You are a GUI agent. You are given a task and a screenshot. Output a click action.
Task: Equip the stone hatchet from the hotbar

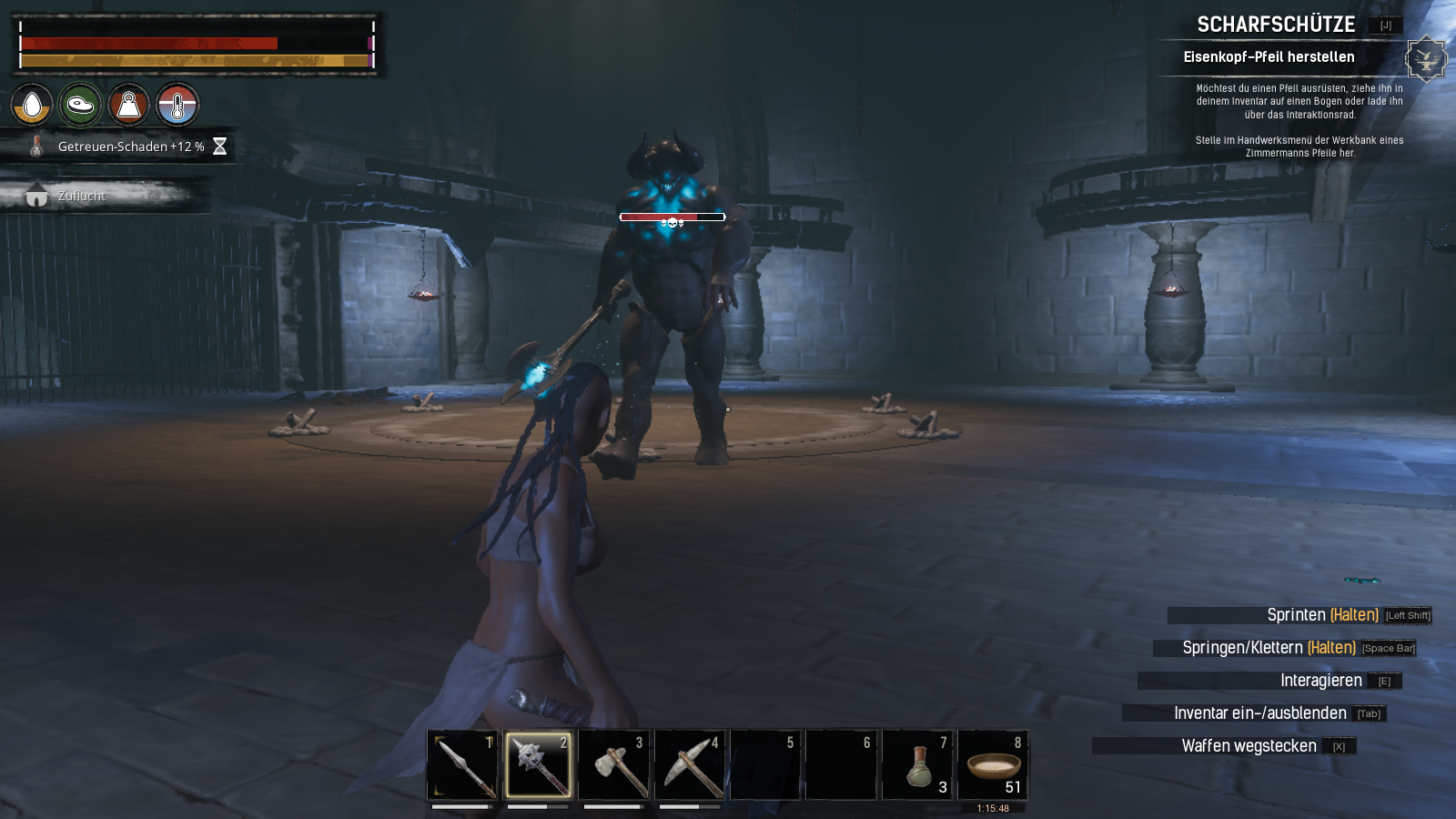click(x=614, y=764)
